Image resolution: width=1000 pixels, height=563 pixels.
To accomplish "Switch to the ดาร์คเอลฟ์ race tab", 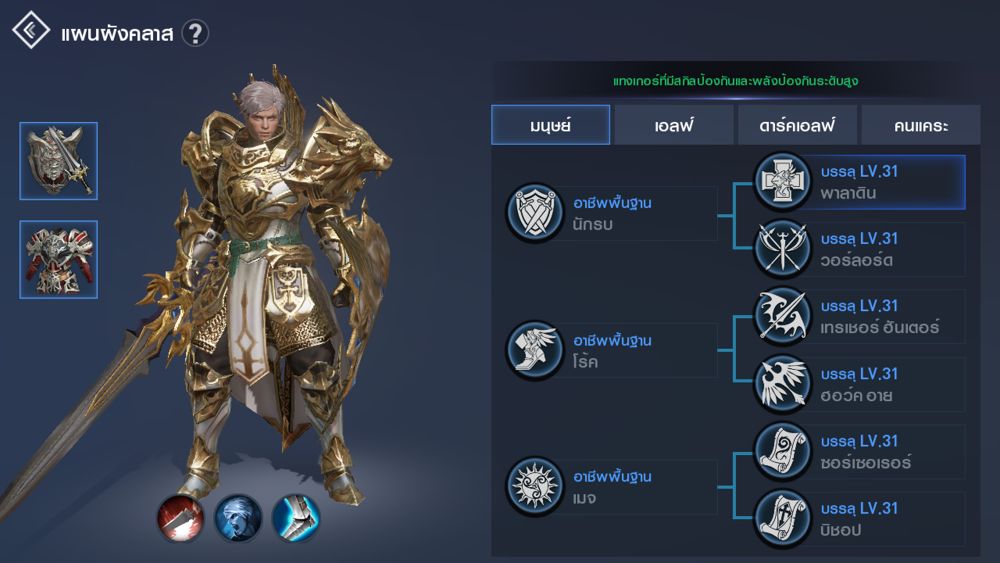I will (x=796, y=126).
